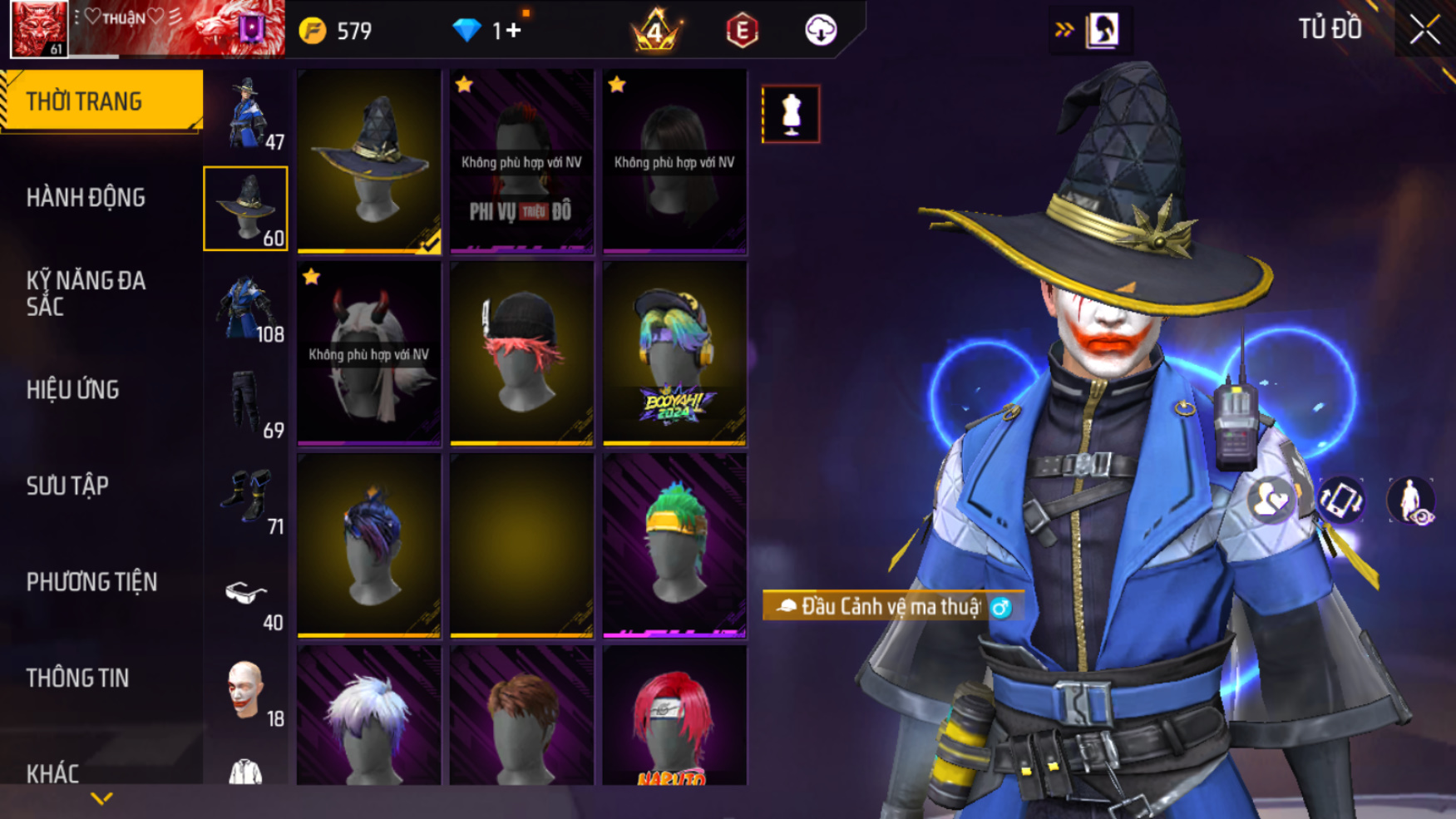Open the SƯU TẬP section
Viewport: 1456px width, 819px height.
pos(67,486)
